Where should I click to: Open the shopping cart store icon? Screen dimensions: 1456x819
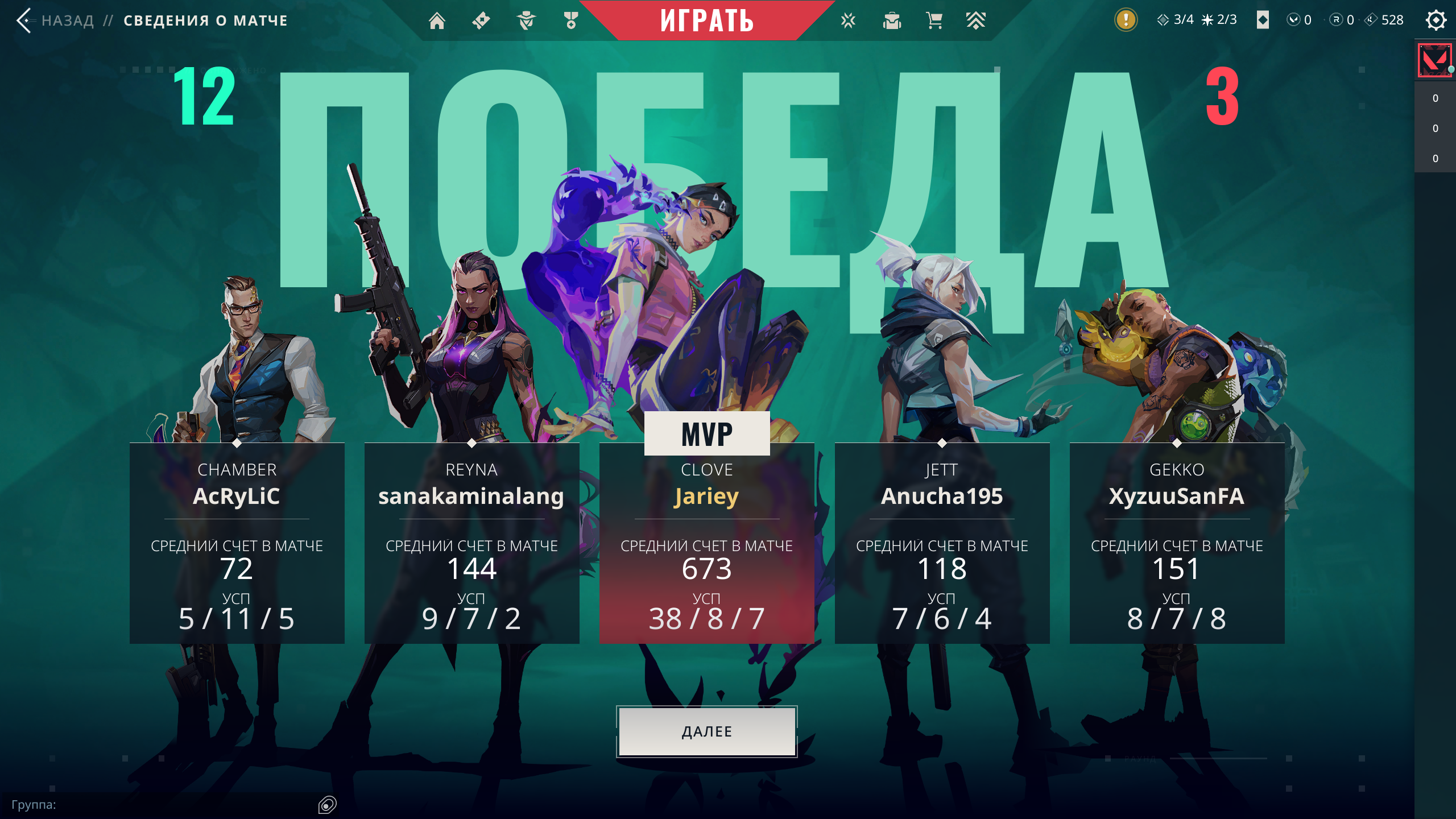coord(934,20)
